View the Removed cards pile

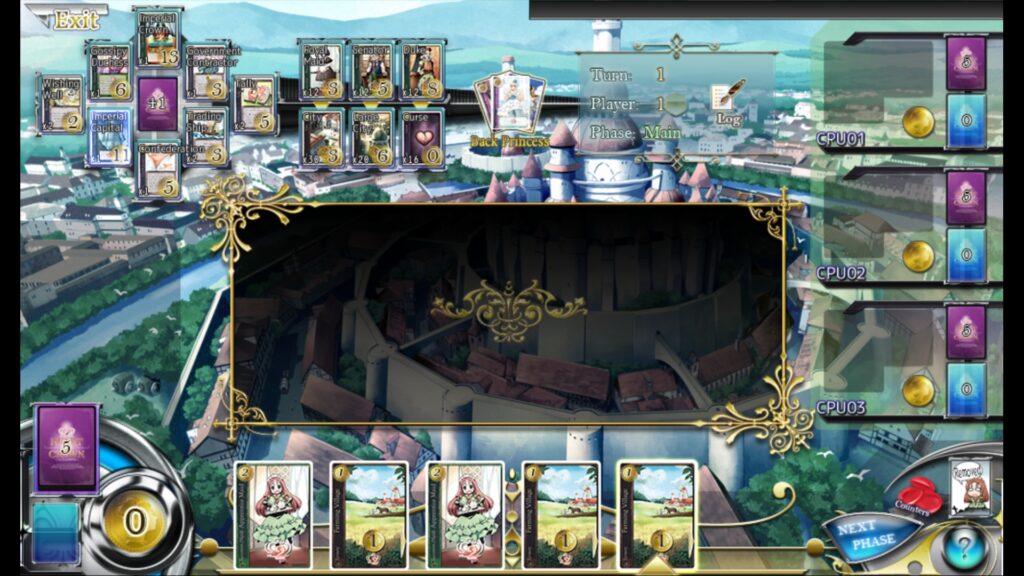[970, 487]
